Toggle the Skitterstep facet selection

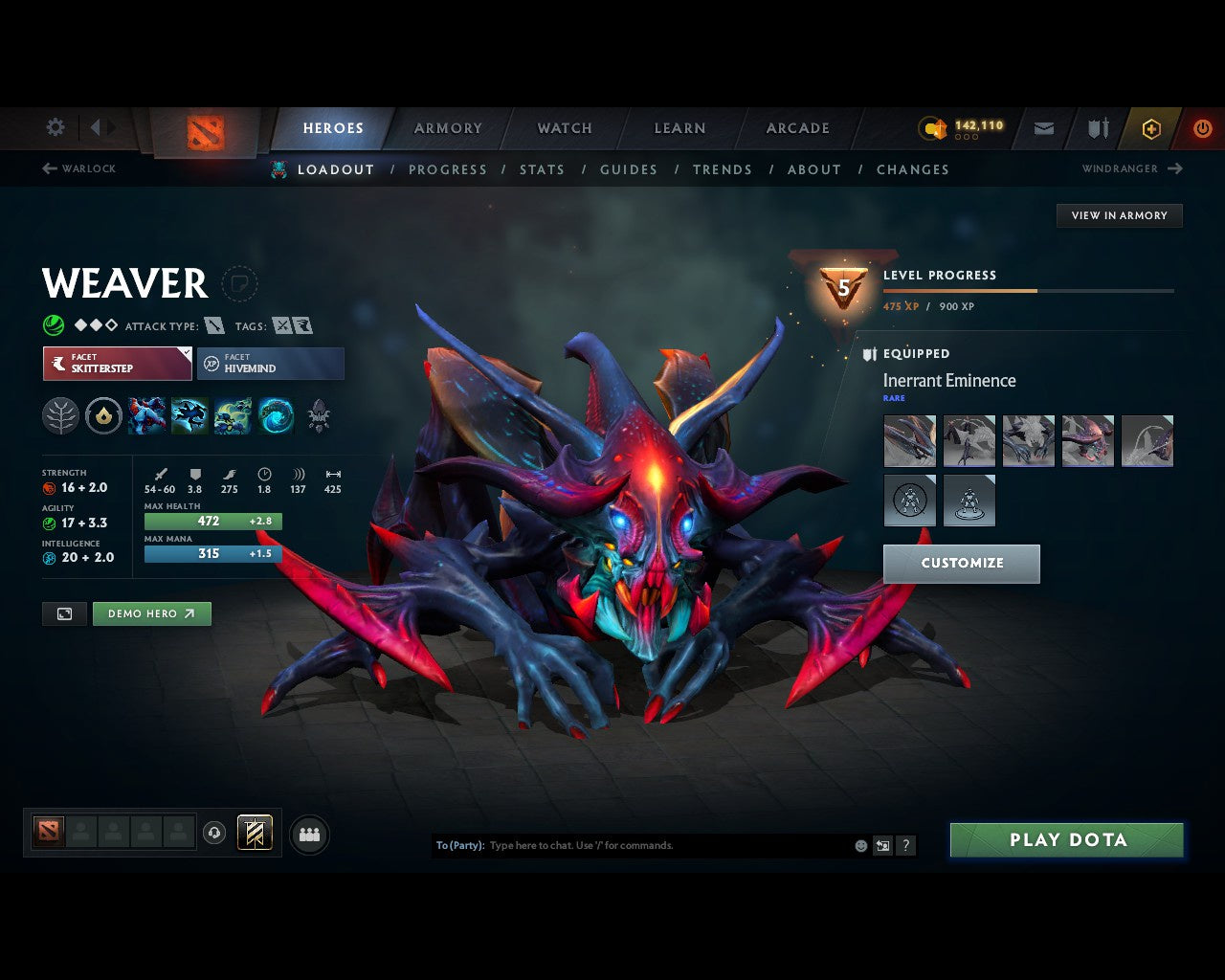coord(117,364)
